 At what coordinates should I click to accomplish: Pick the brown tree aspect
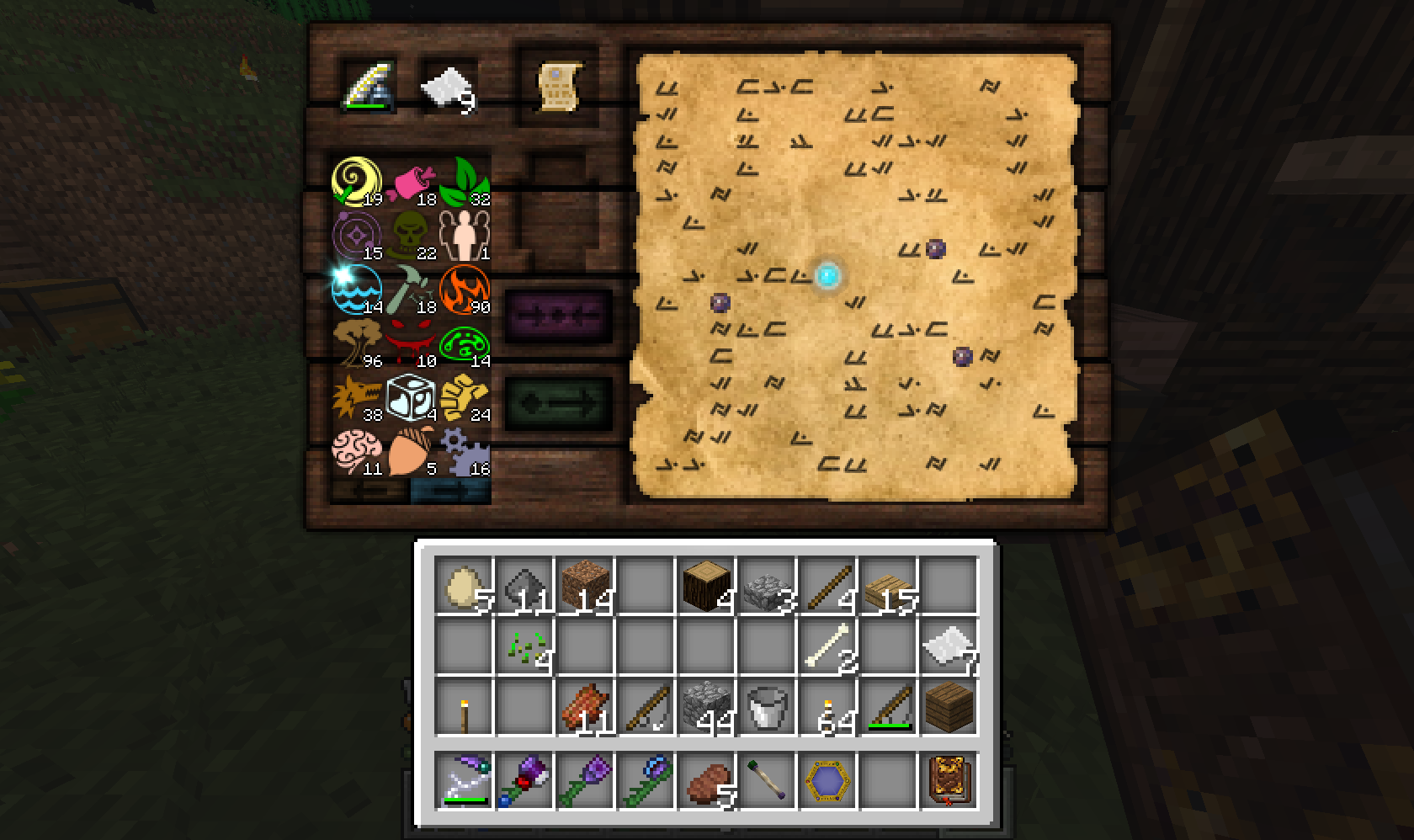pyautogui.click(x=356, y=343)
